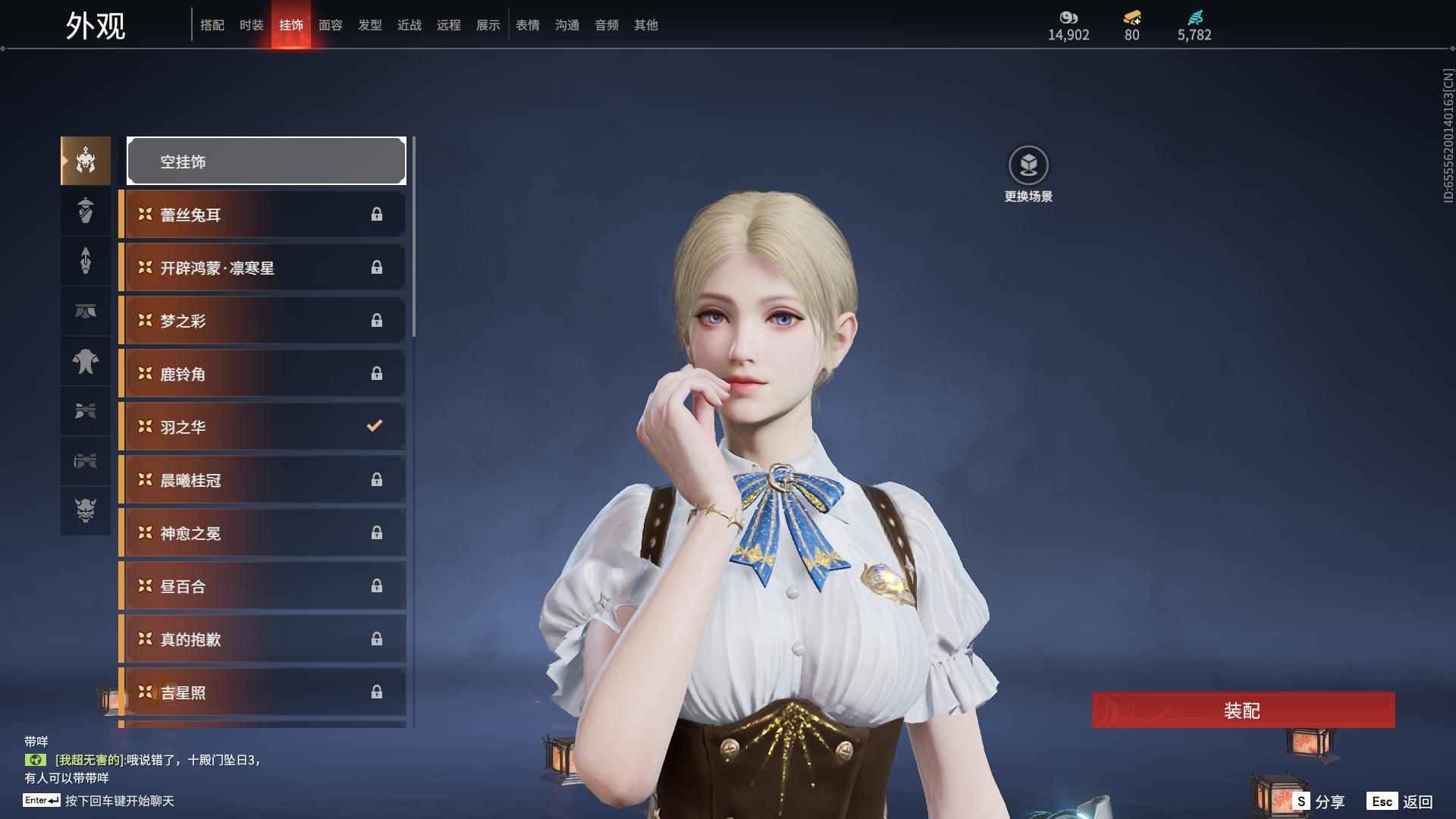Select the oni mask category icon
The height and width of the screenshot is (819, 1456).
86,510
